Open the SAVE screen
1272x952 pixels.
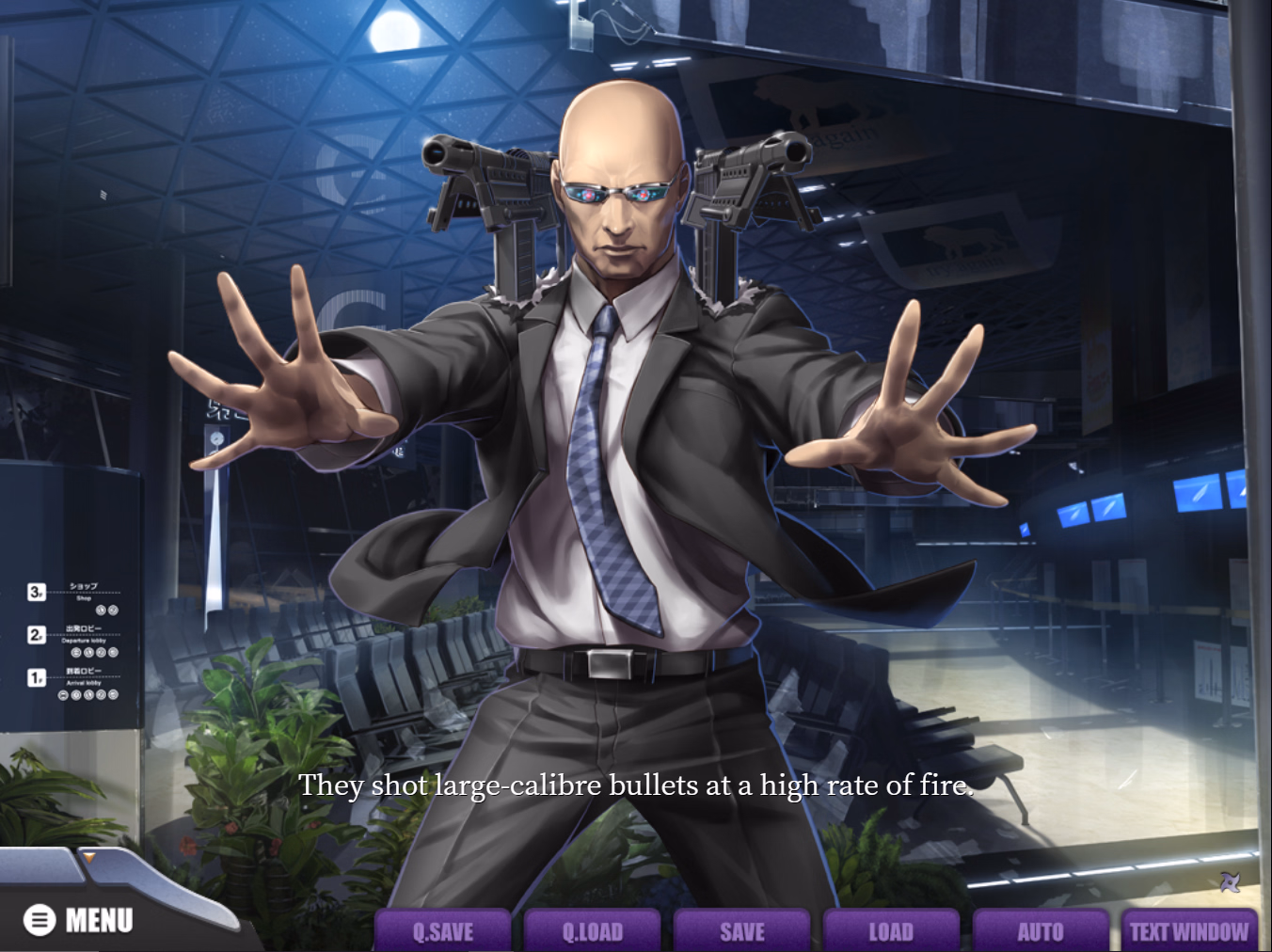(x=742, y=931)
